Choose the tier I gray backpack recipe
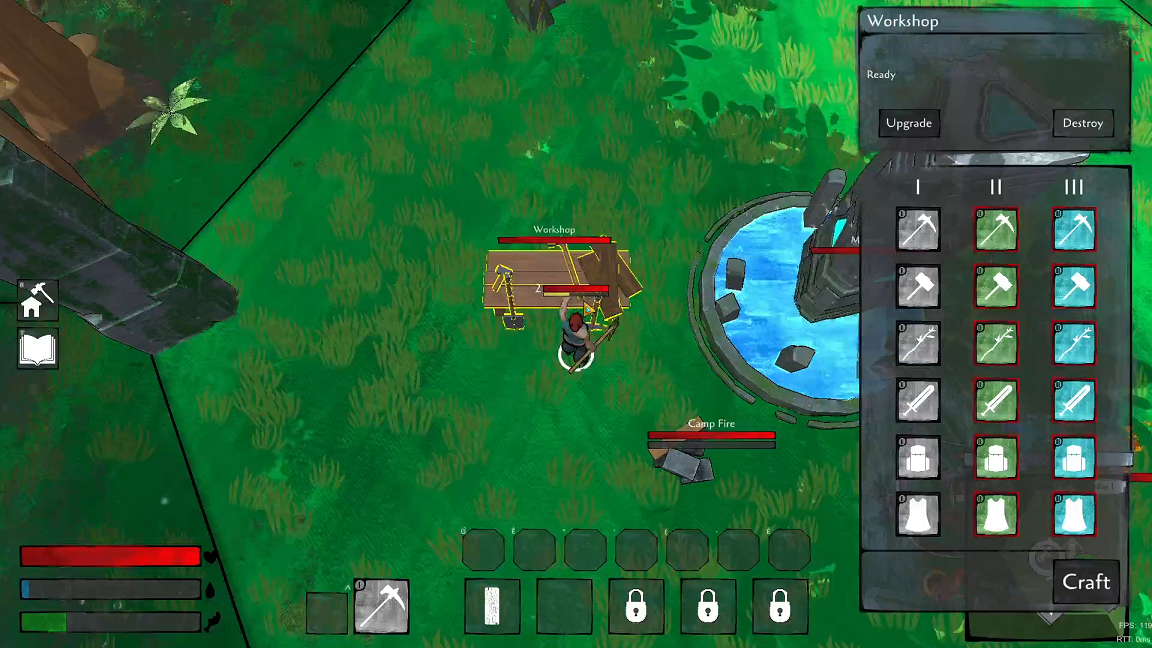This screenshot has width=1152, height=648. pos(917,458)
